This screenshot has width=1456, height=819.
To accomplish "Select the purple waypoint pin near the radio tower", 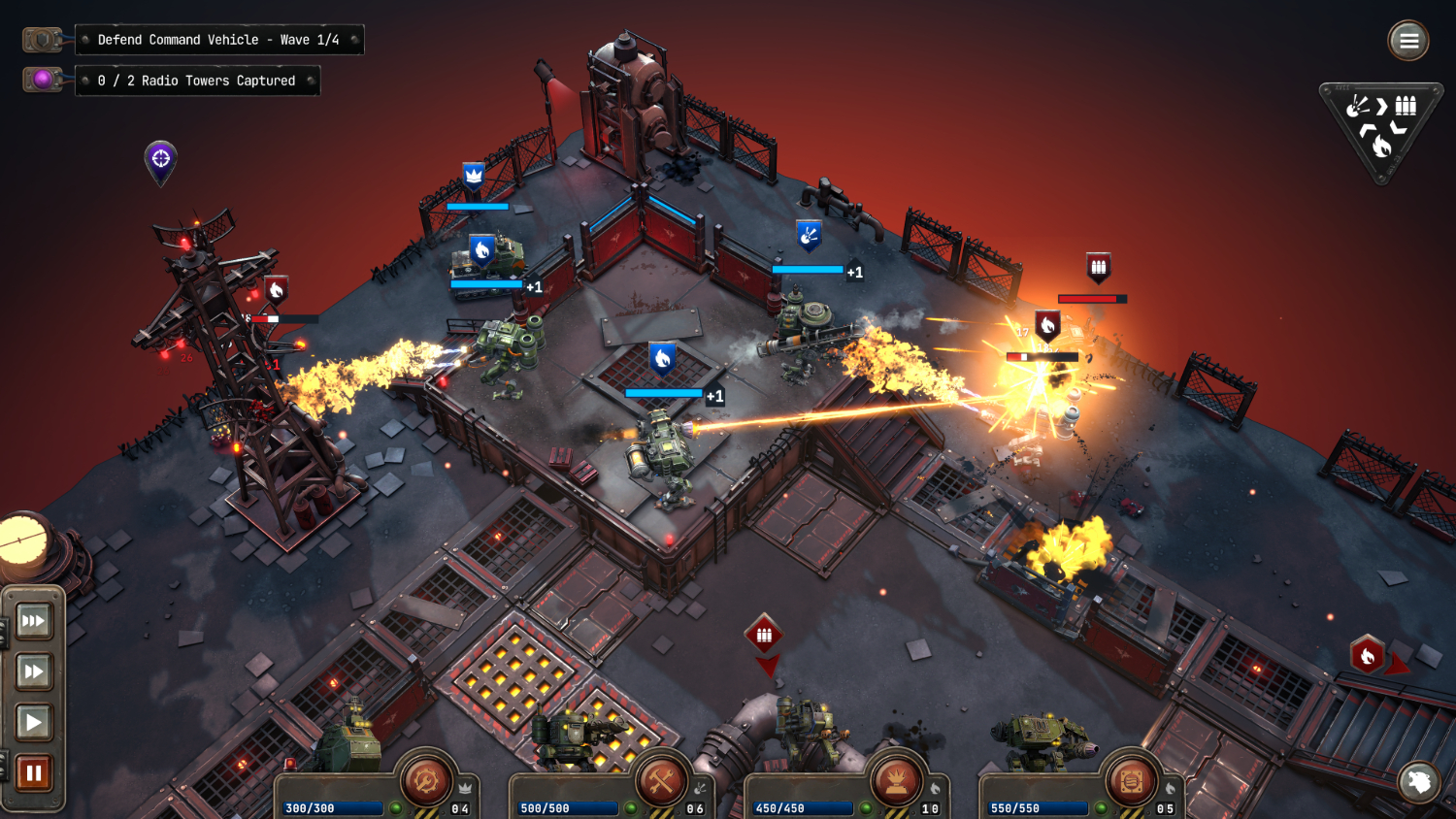I will click(159, 160).
